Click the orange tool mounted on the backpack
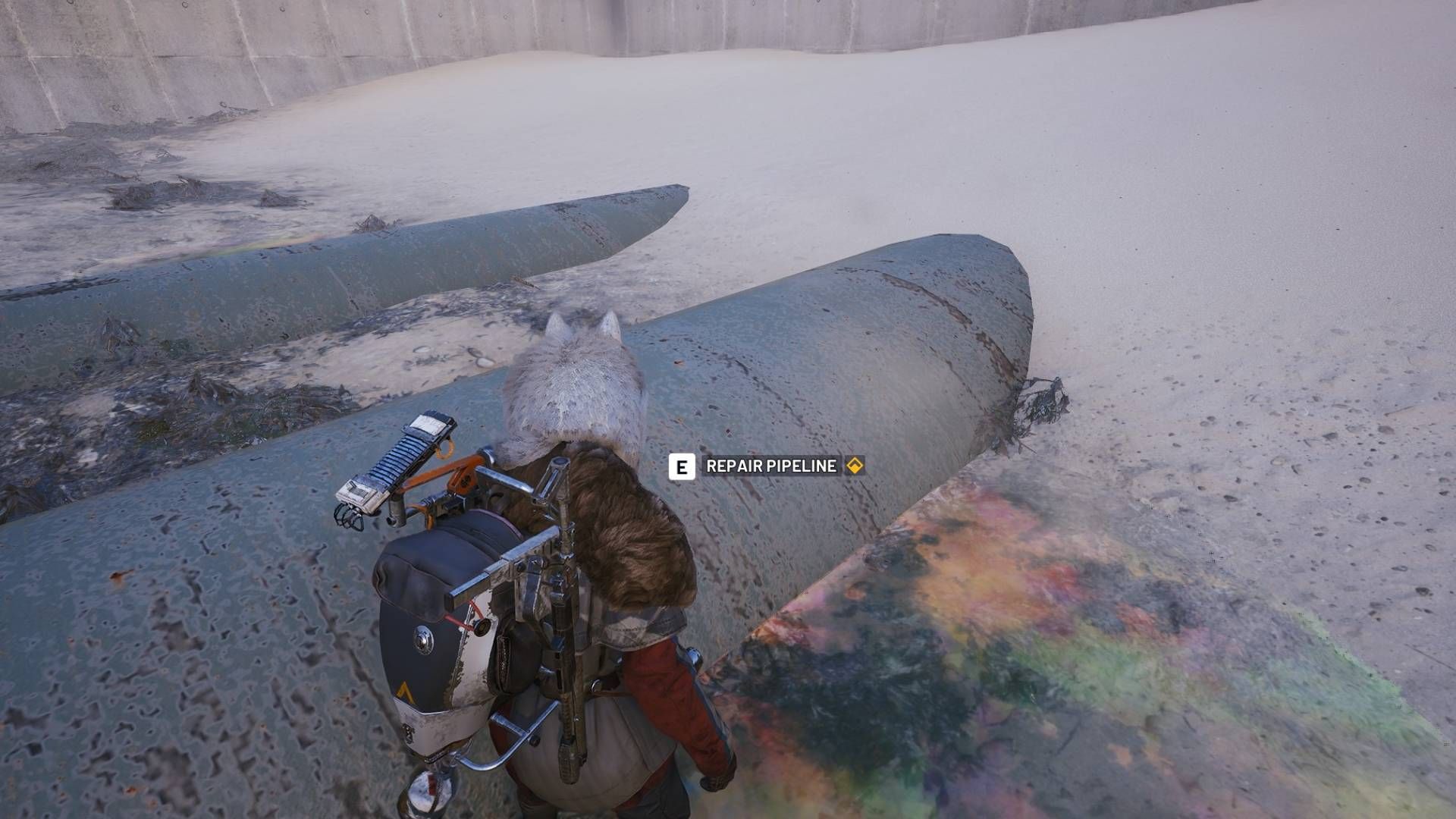Screen dimensions: 1456x819 463,478
